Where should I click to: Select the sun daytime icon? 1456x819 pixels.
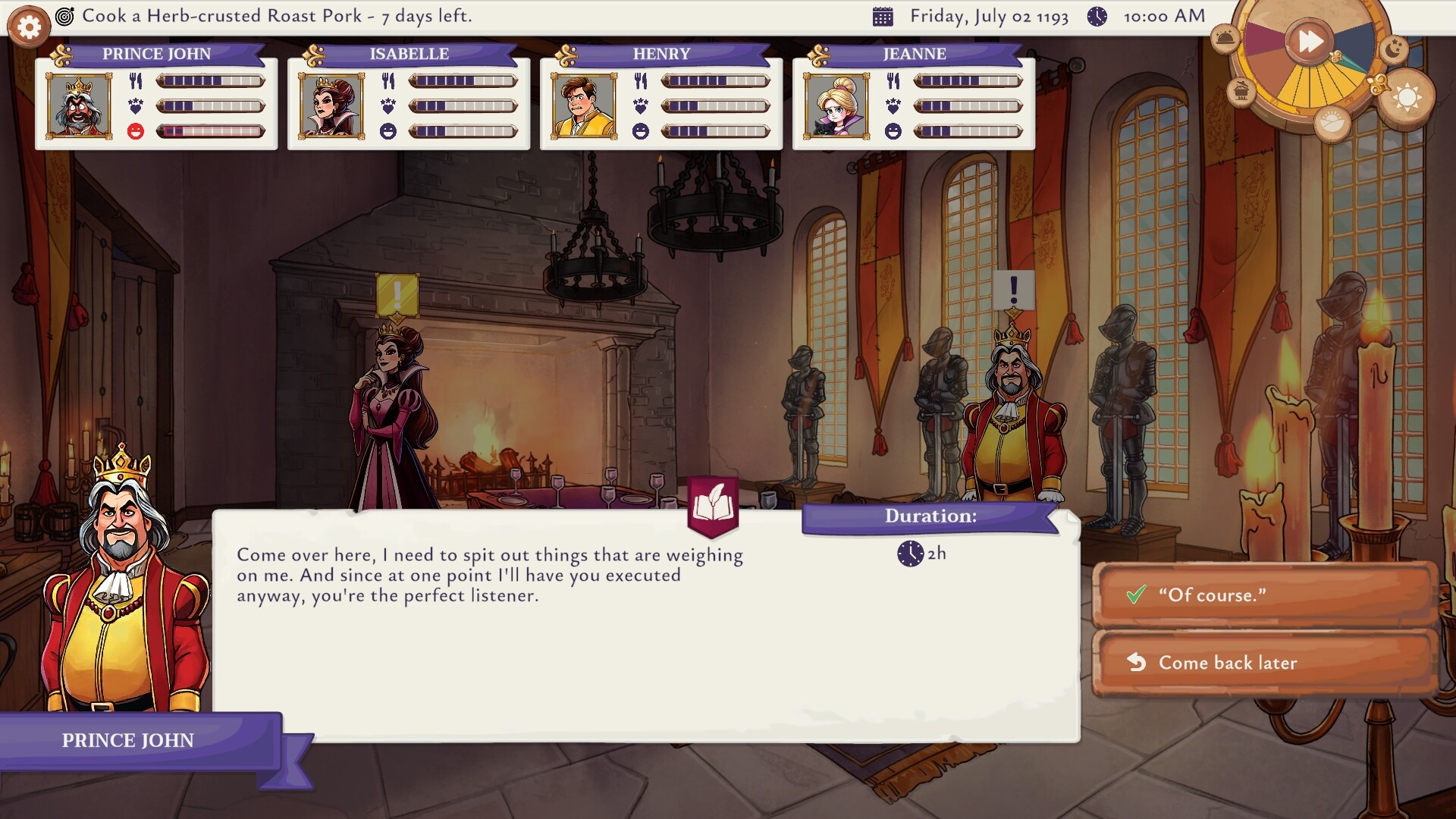click(1407, 97)
